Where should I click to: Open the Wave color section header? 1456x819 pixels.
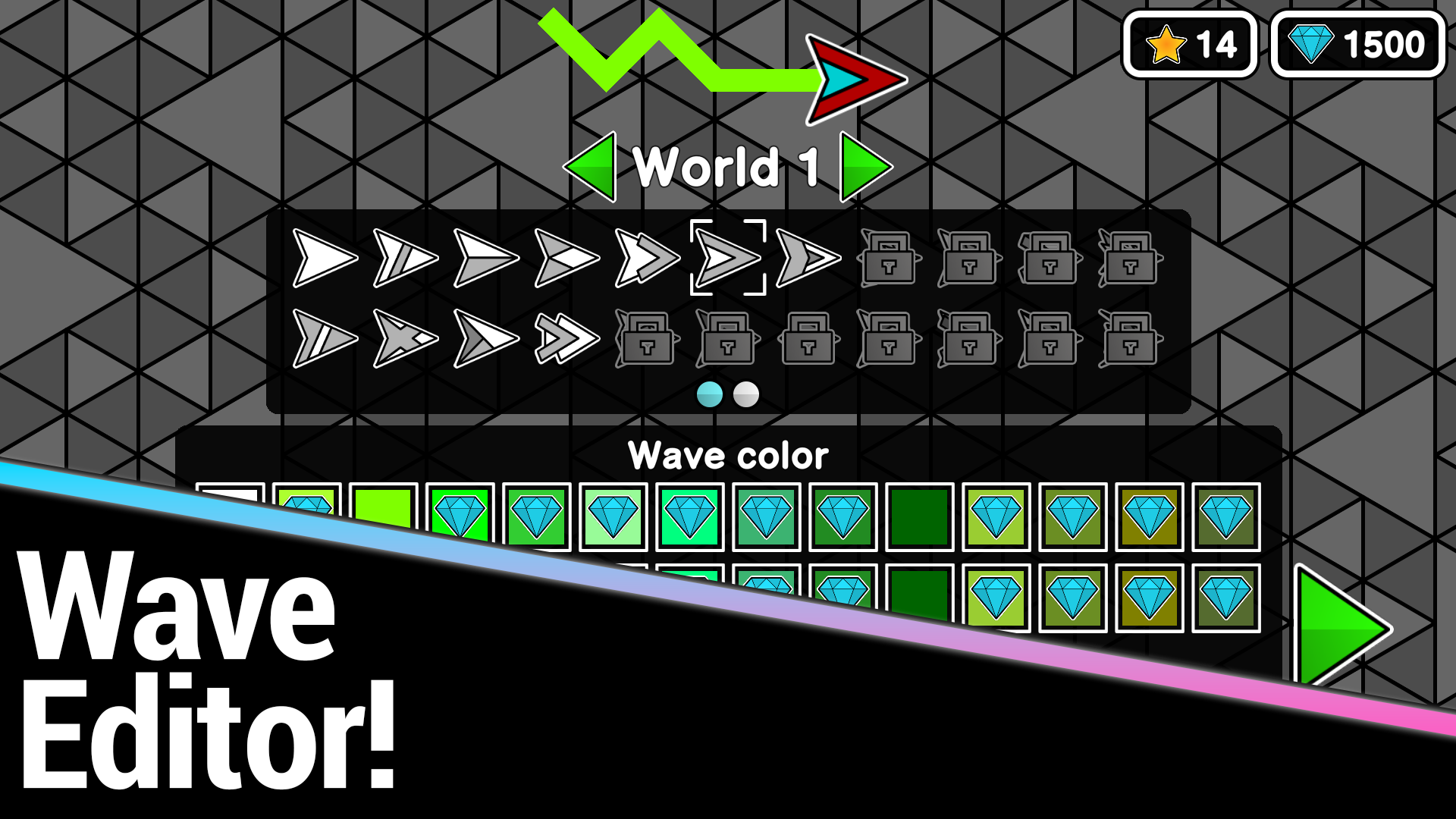pyautogui.click(x=727, y=455)
